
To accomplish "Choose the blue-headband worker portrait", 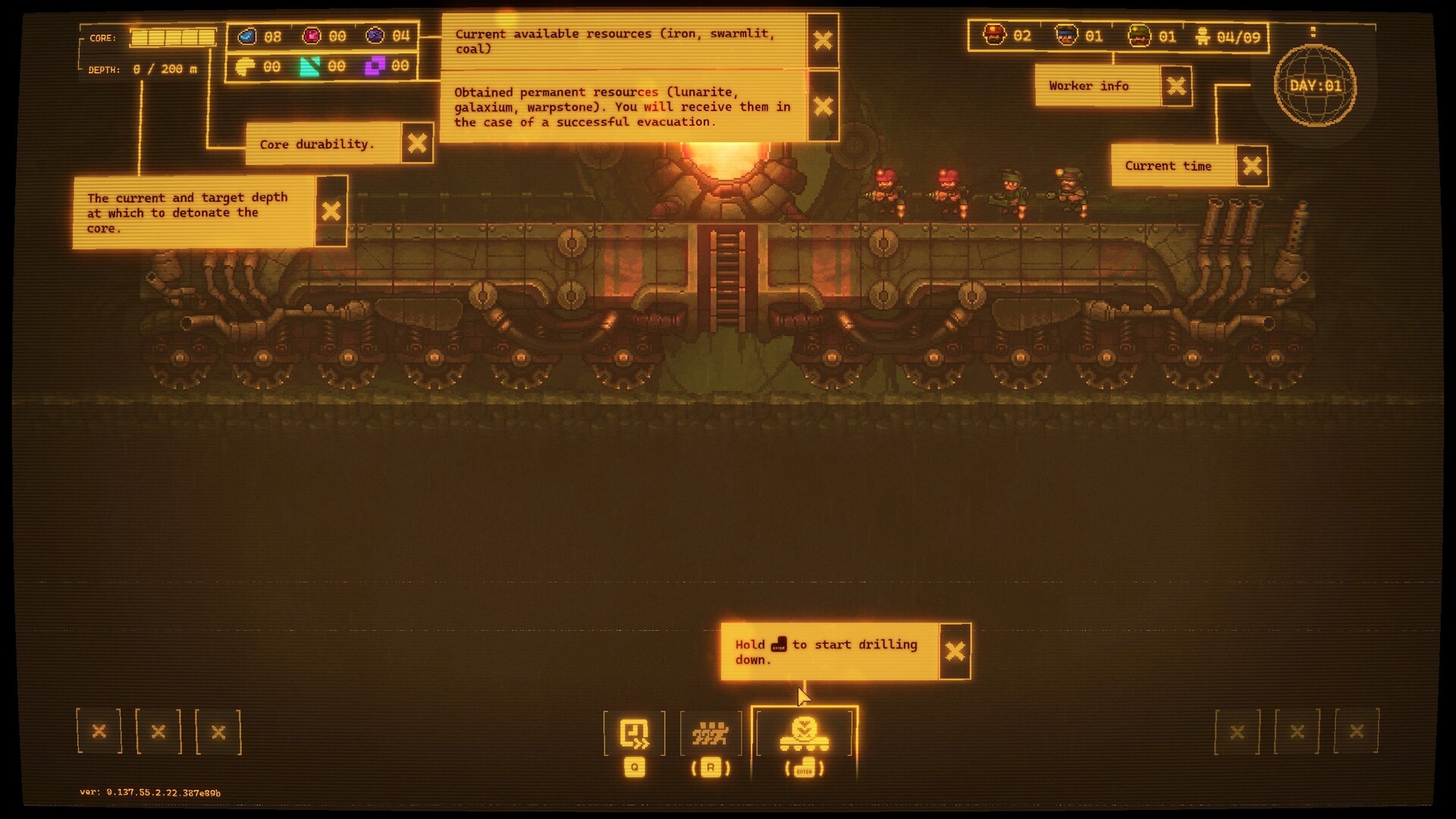I will coord(1067,36).
